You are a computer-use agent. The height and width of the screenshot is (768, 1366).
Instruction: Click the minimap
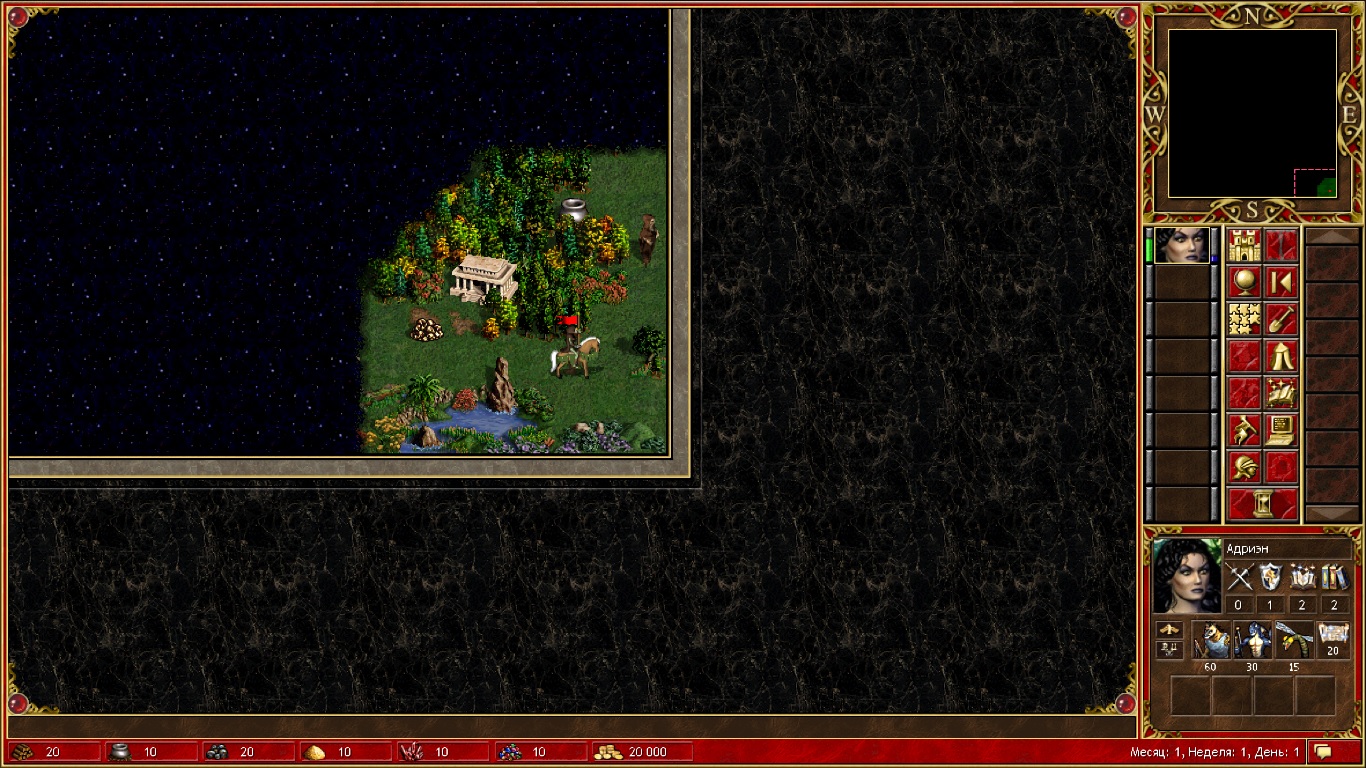(x=1252, y=113)
